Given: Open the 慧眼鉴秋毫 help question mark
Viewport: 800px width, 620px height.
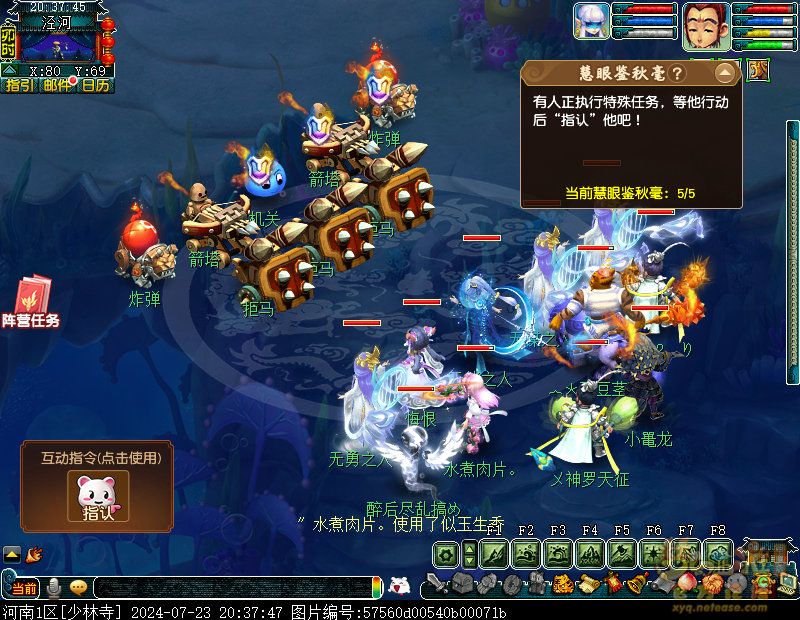Looking at the screenshot, I should pos(677,74).
